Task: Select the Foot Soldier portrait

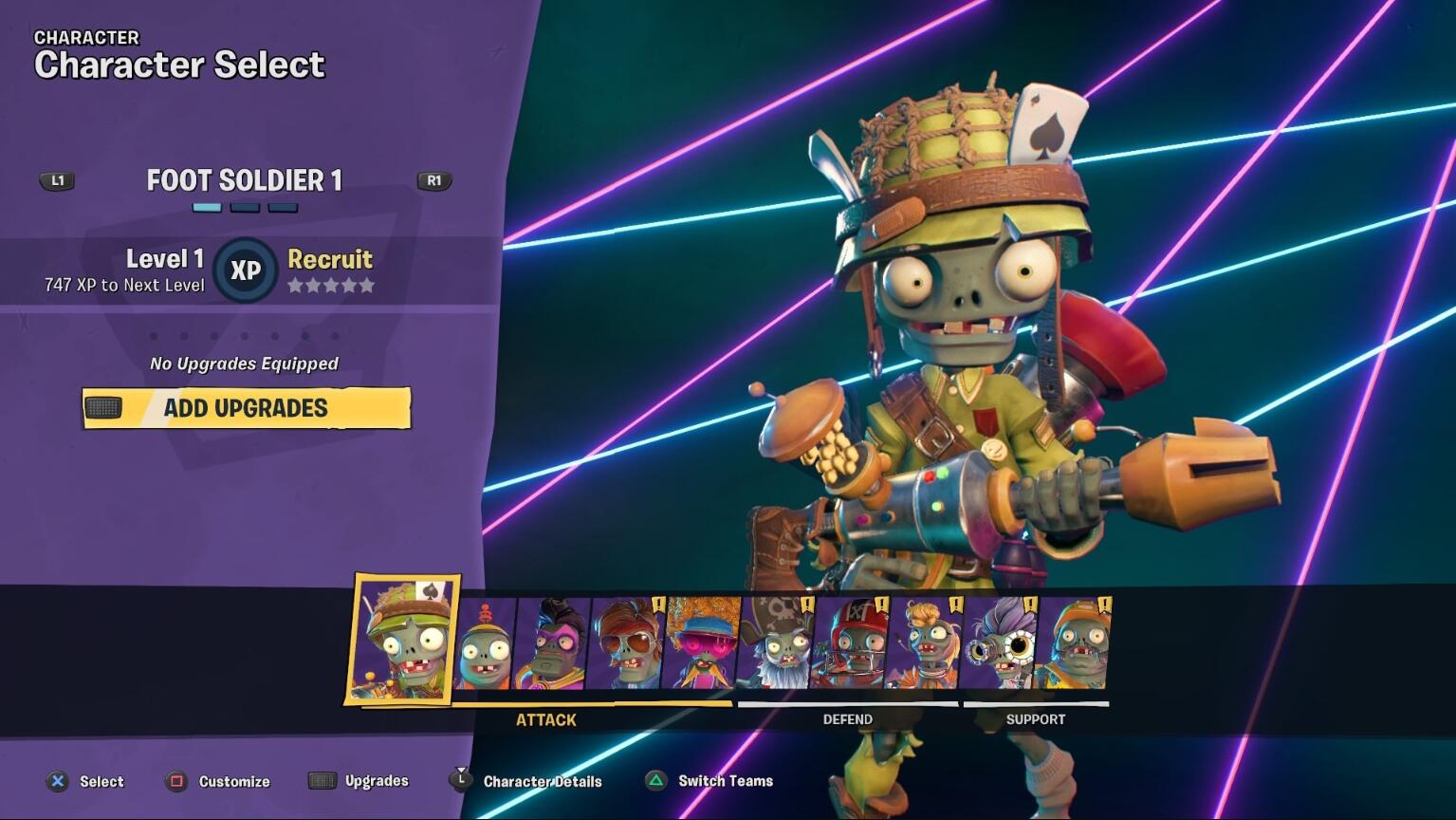Action: [x=403, y=641]
